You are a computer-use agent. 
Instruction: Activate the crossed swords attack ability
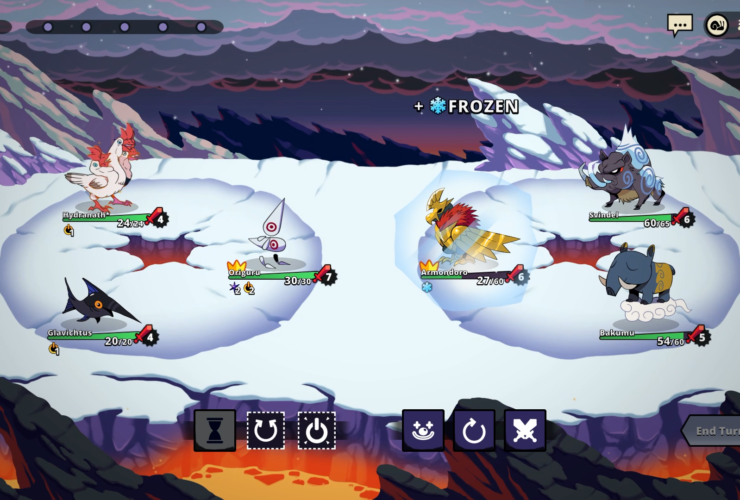pyautogui.click(x=525, y=430)
